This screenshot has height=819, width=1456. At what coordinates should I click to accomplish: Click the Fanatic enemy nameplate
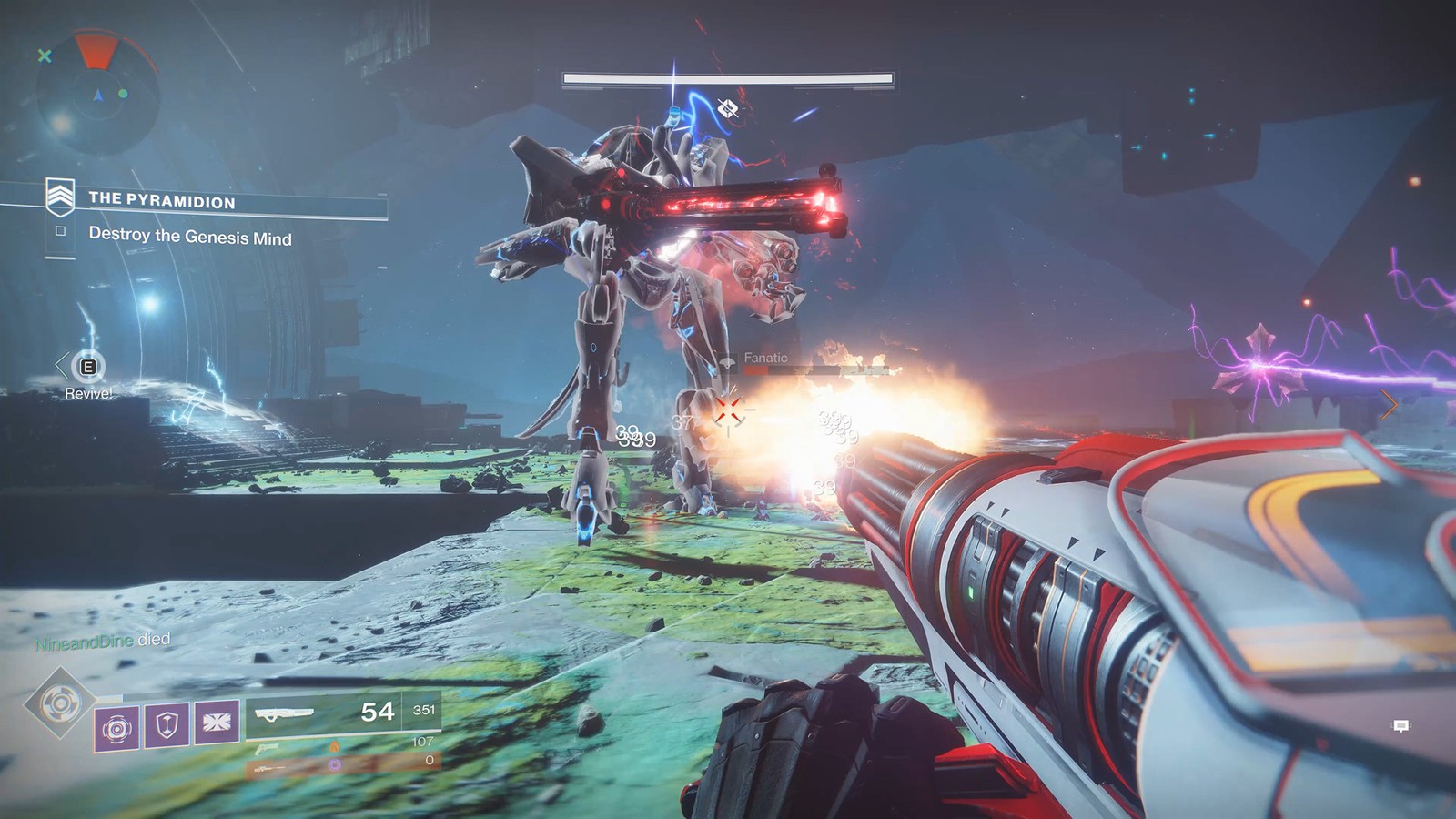click(x=765, y=359)
